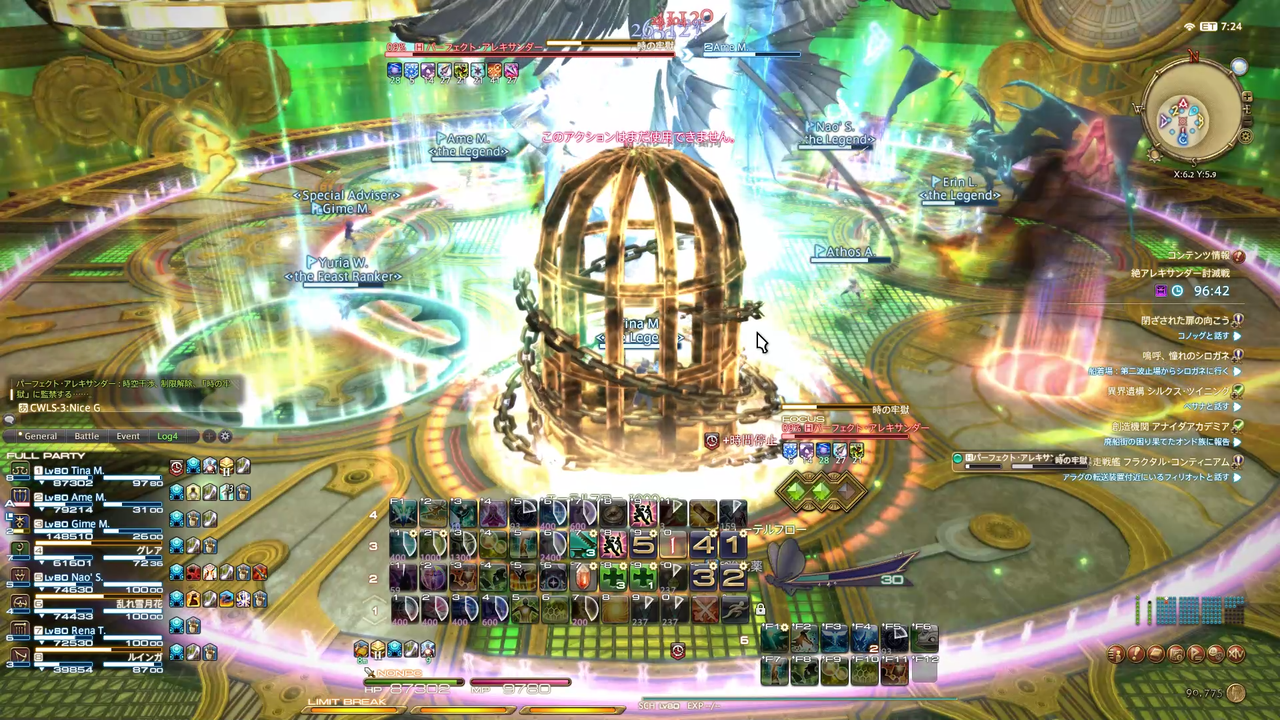Expand the 閉ざされた扉の向こう quest arrow
The image size is (1280, 720).
[1238, 318]
